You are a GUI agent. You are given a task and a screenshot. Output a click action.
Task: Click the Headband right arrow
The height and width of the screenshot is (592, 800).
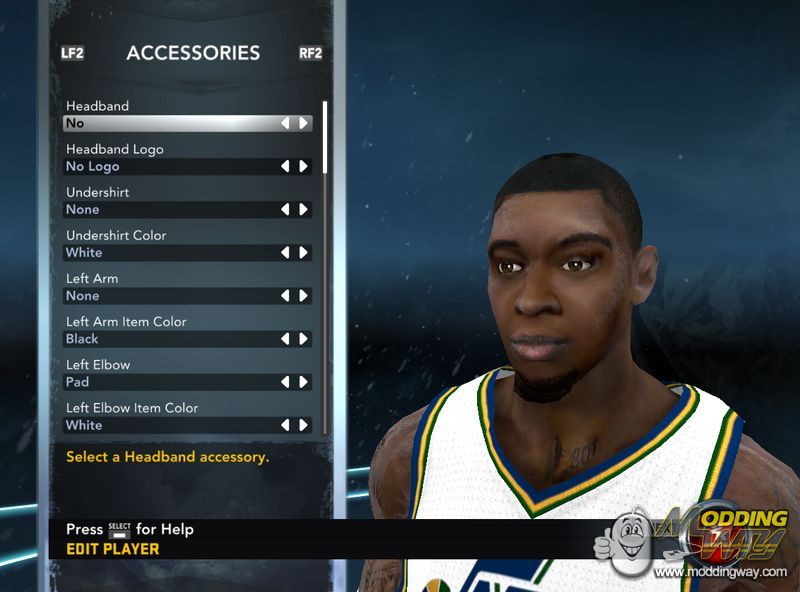(303, 124)
